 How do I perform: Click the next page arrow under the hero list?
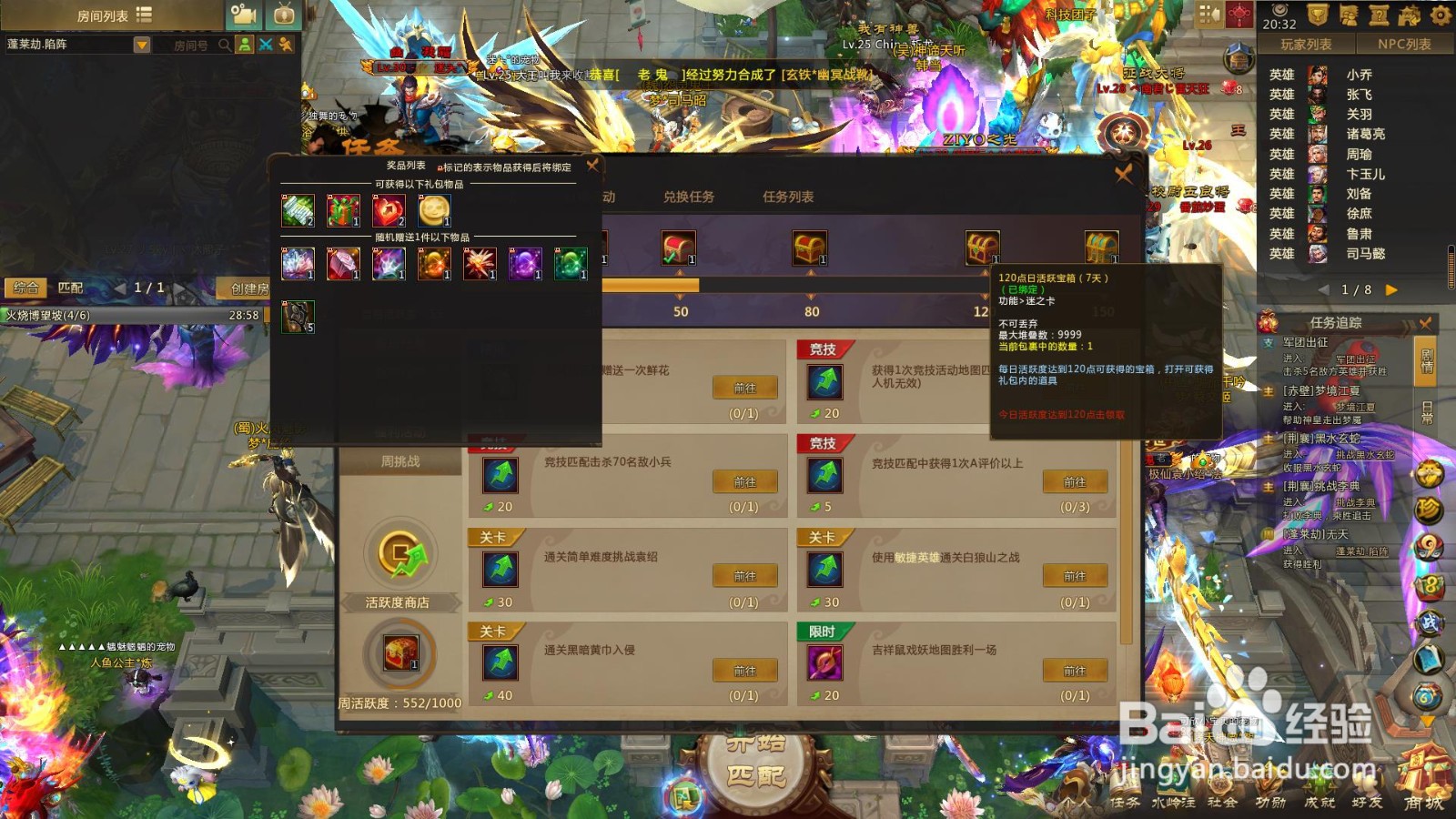click(1389, 291)
